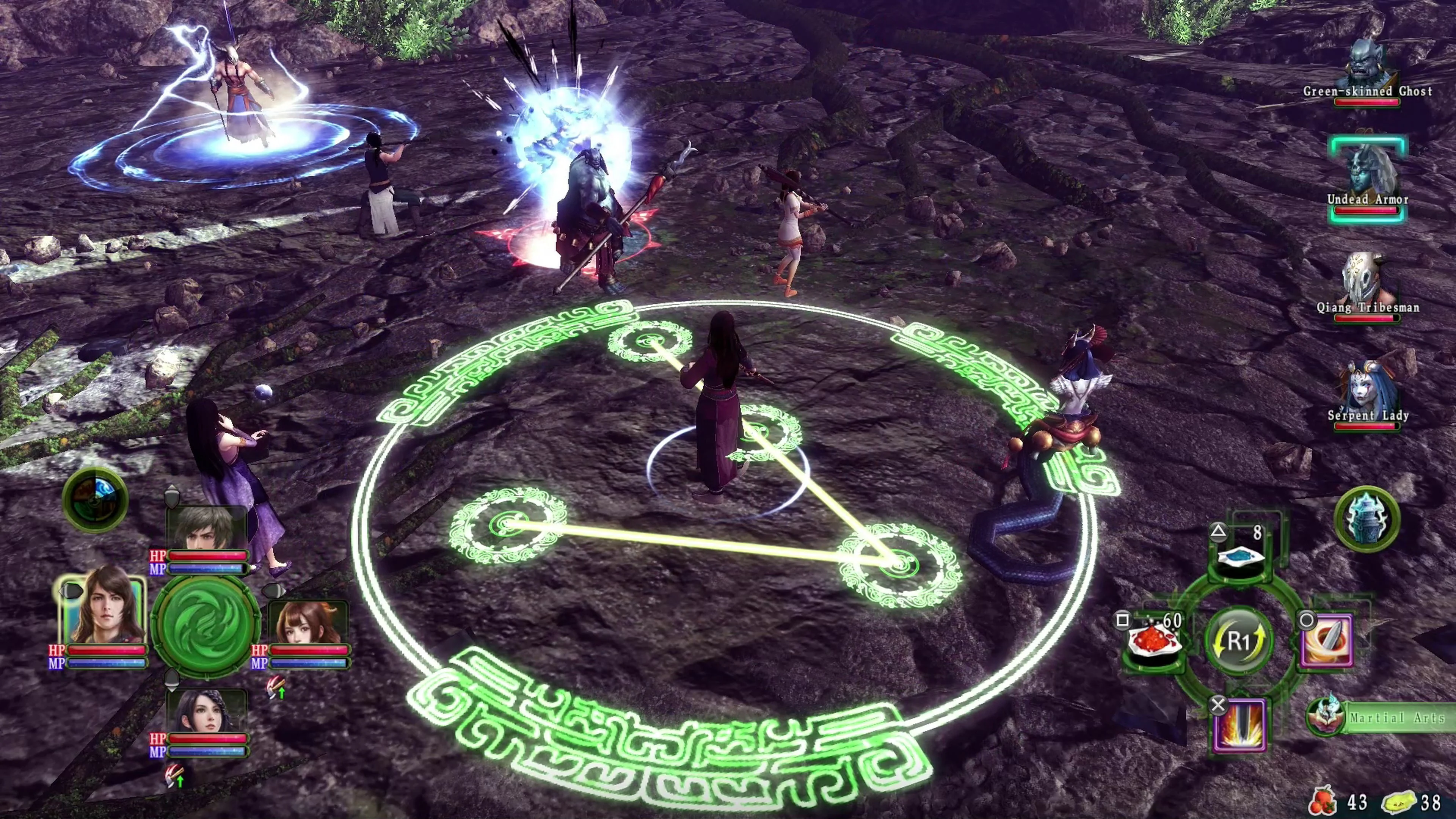Open the four-element wheel icon
Screen dimensions: 1456x819
click(x=95, y=499)
